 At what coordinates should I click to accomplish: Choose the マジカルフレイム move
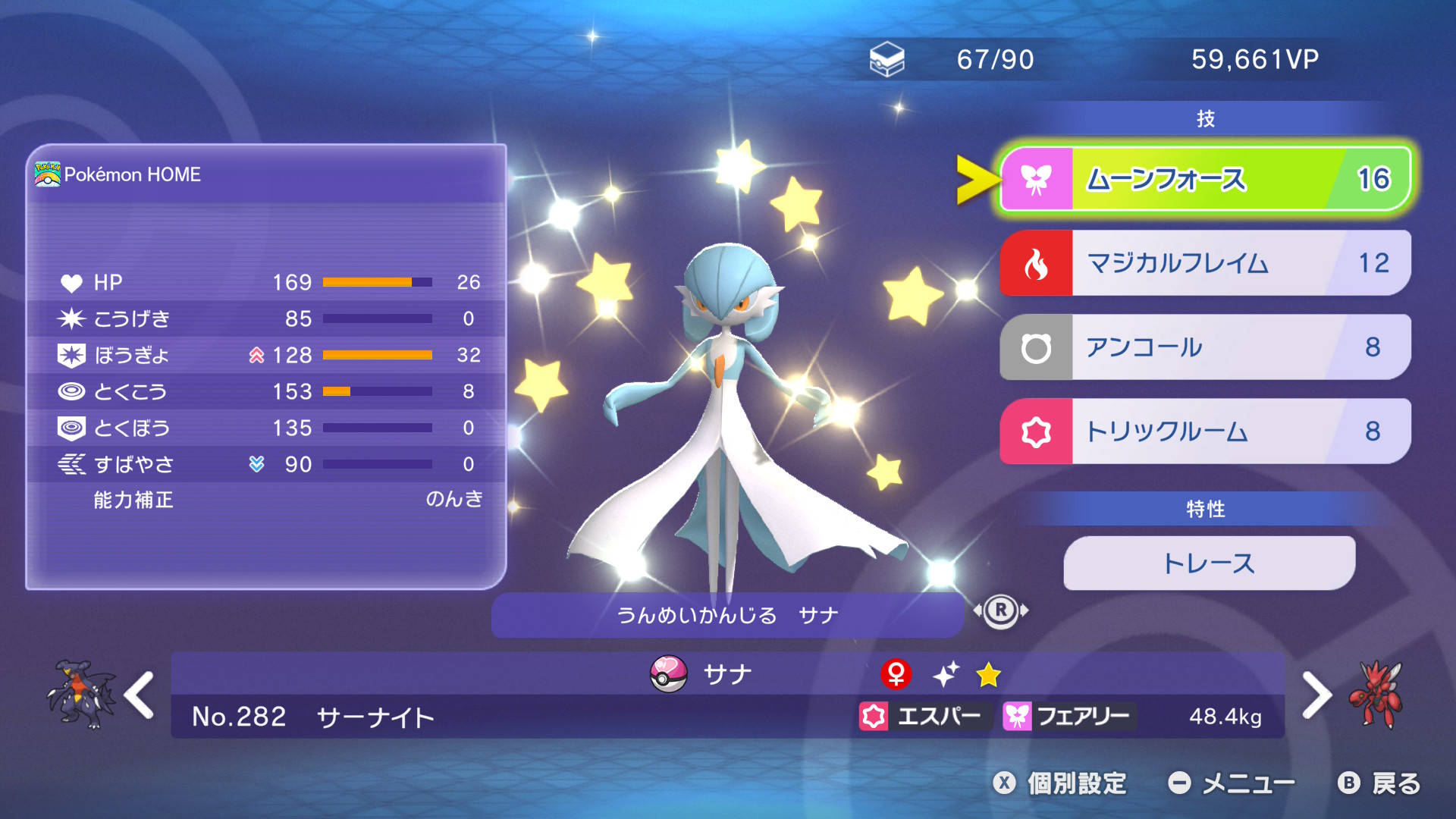(1206, 263)
